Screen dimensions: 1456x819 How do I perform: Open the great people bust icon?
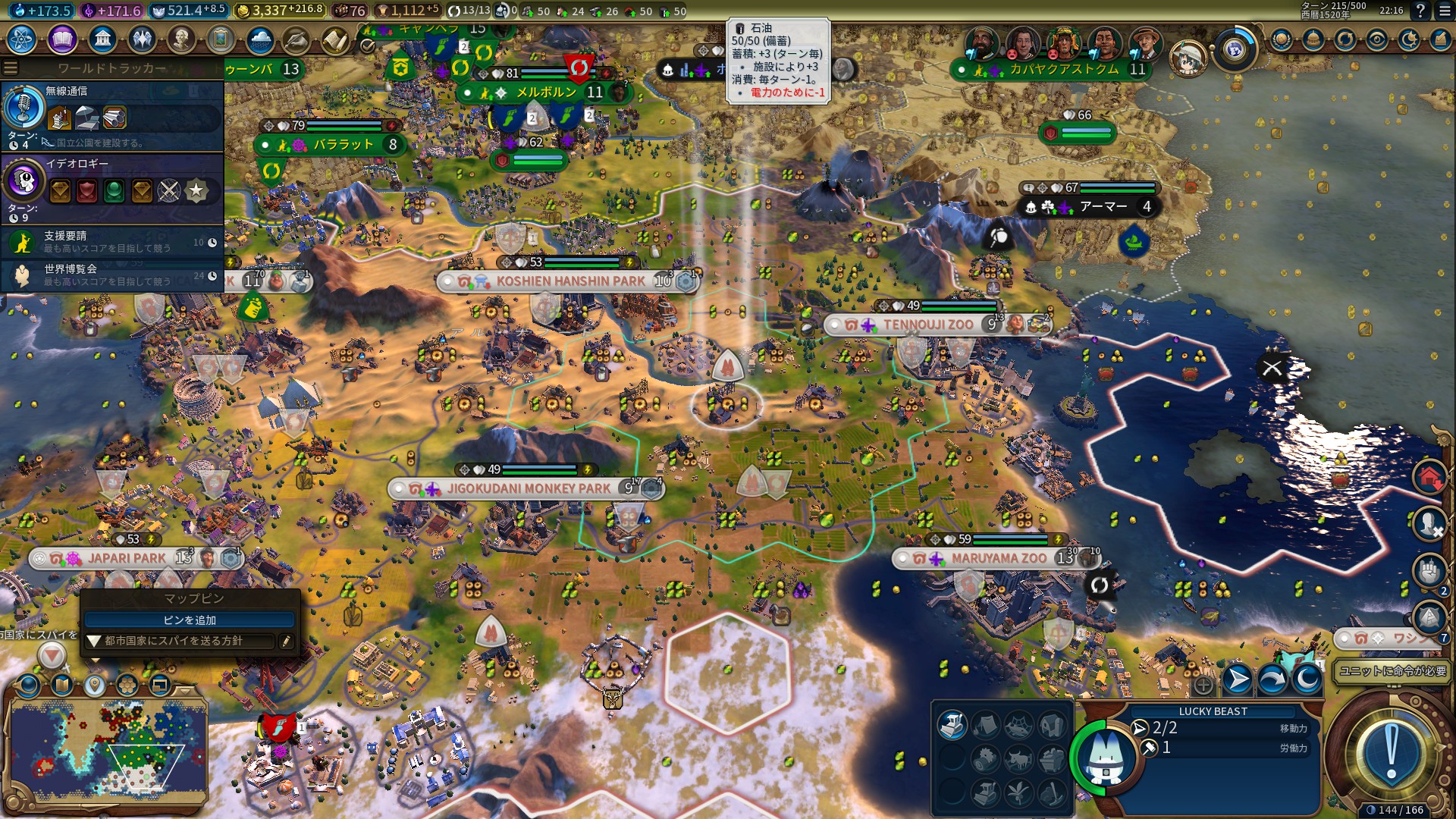pyautogui.click(x=180, y=39)
